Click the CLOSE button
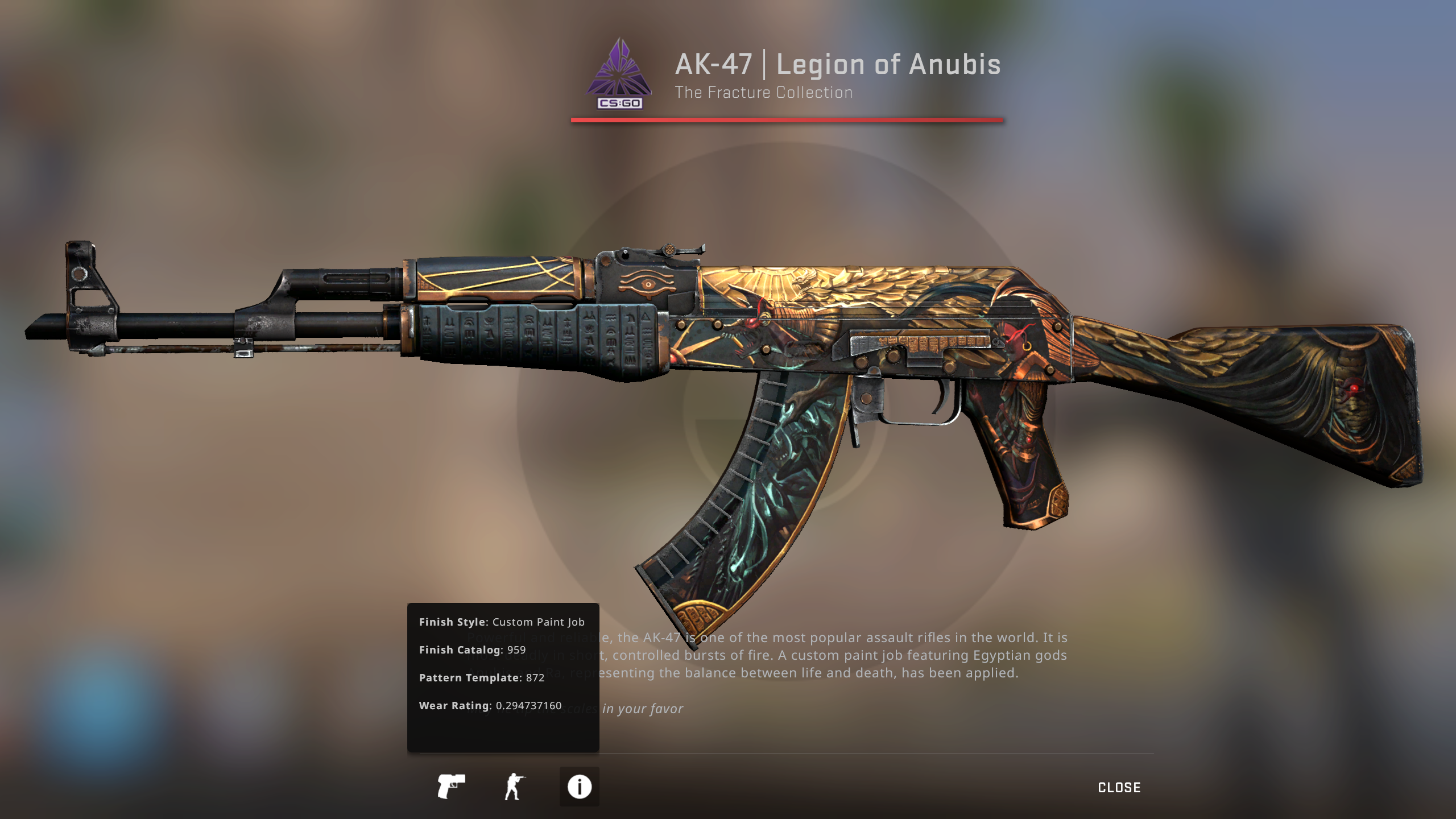 (1118, 787)
